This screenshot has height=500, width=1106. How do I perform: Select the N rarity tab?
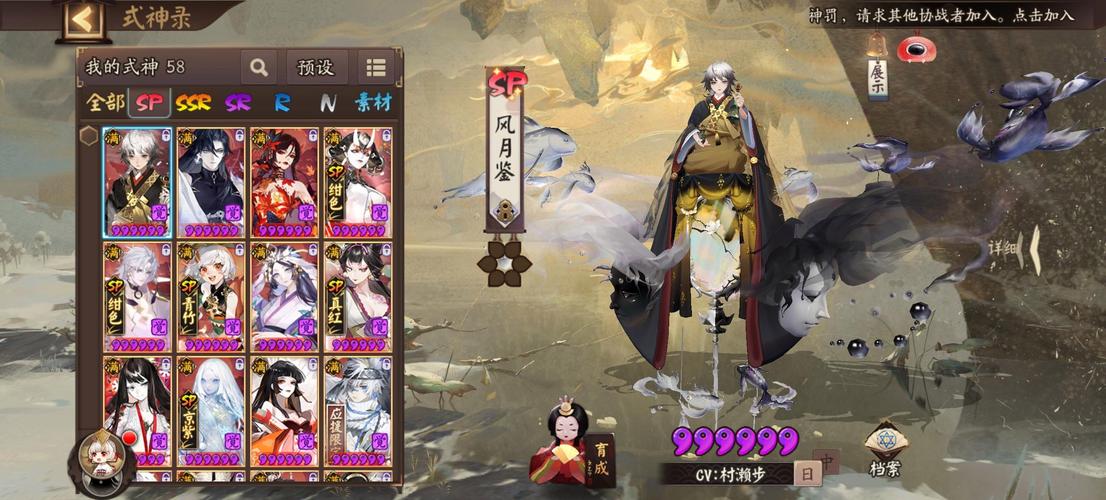[328, 102]
